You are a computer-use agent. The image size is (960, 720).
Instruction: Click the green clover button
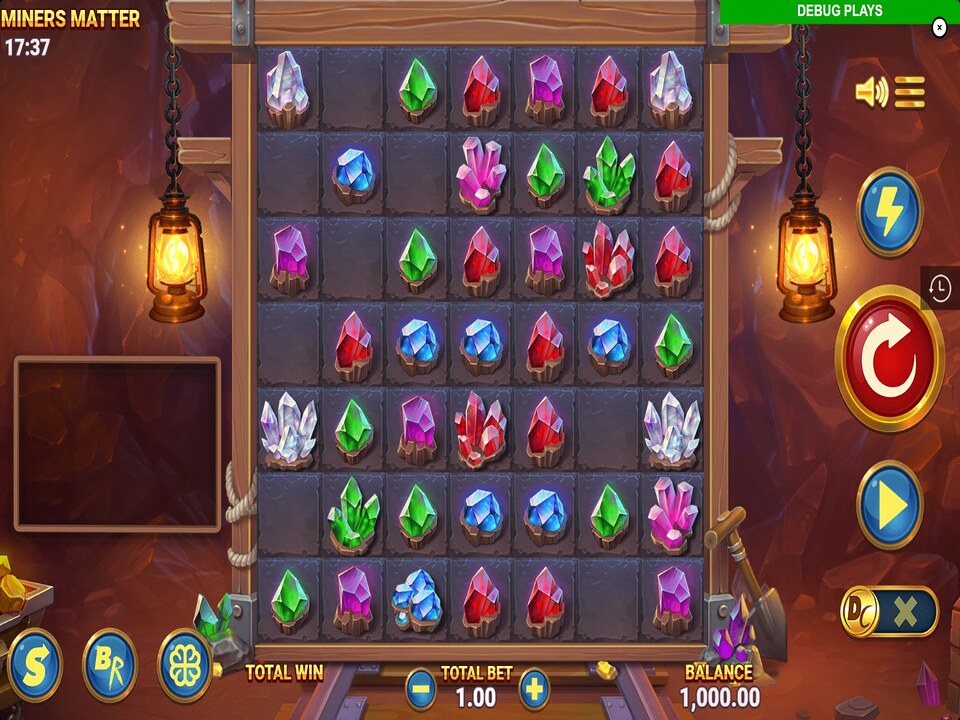coord(185,665)
